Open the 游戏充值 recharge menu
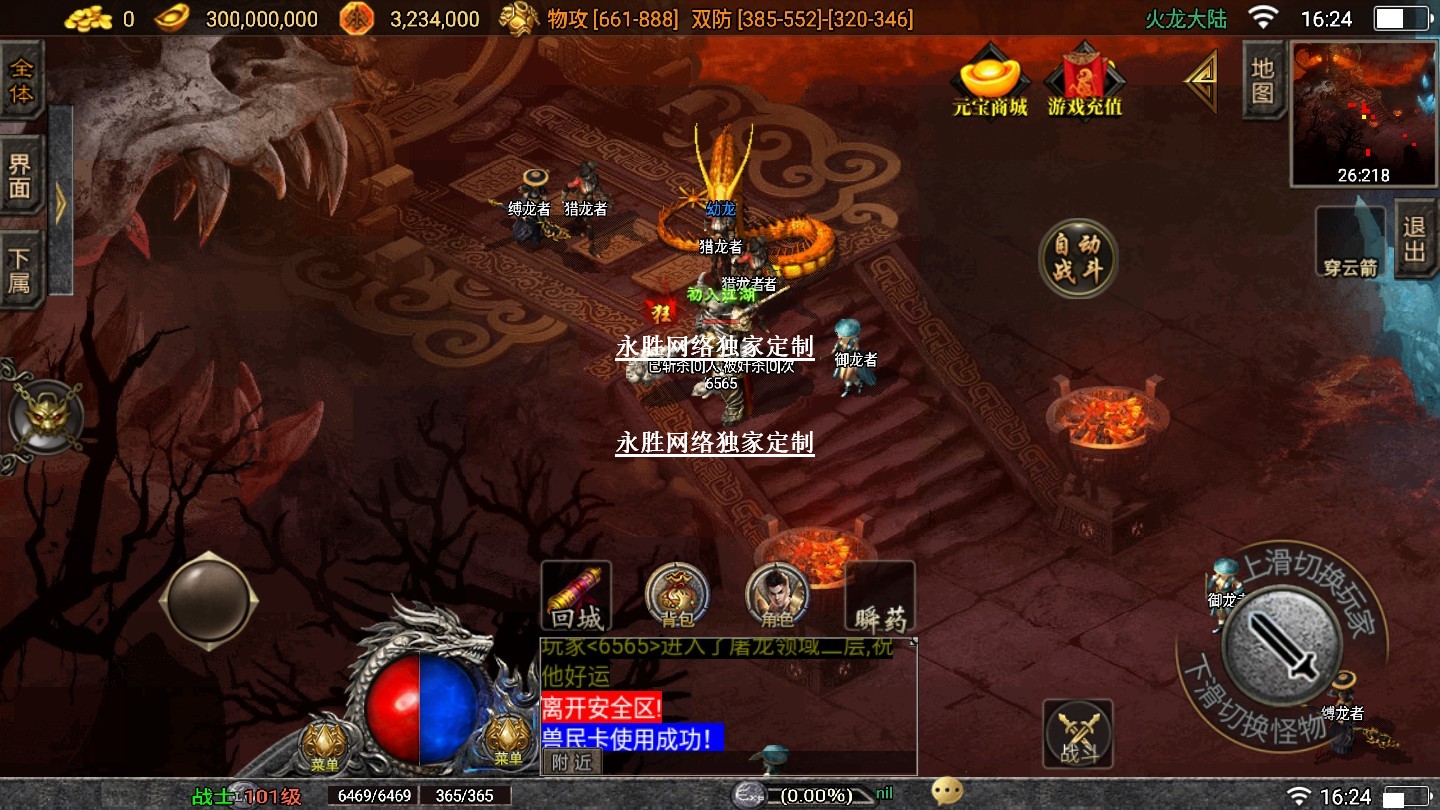The width and height of the screenshot is (1440, 810). point(1084,81)
